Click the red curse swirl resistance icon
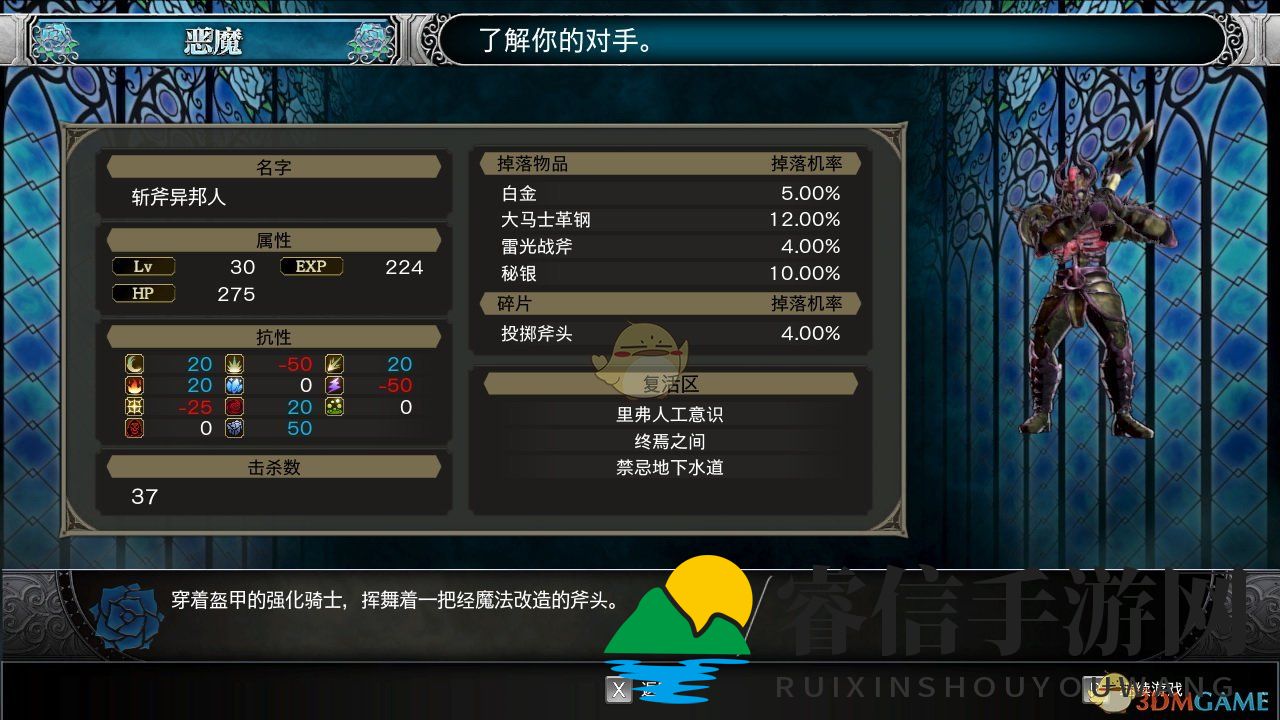1280x720 pixels. pyautogui.click(x=233, y=407)
